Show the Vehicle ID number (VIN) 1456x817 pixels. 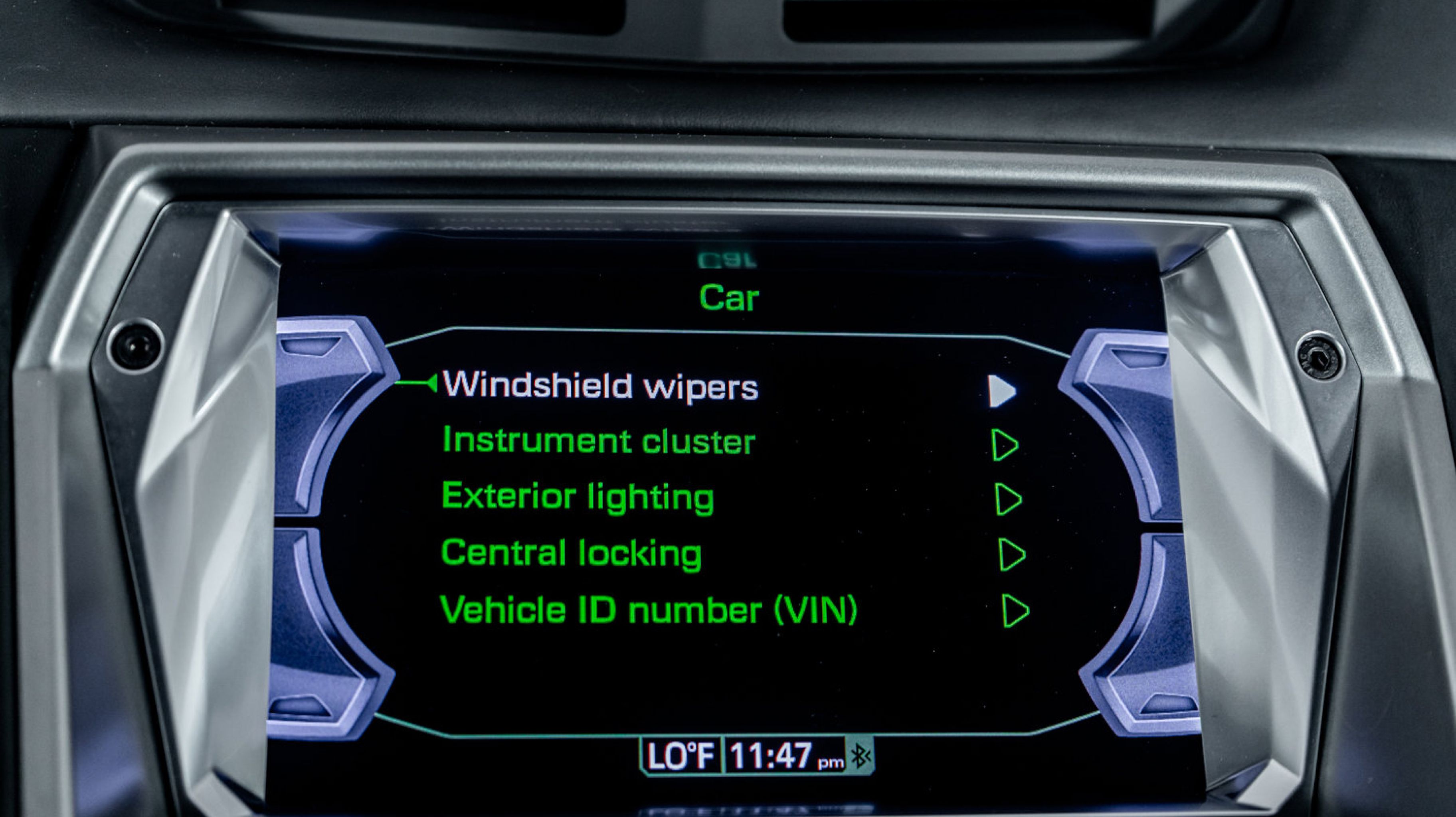pos(648,610)
